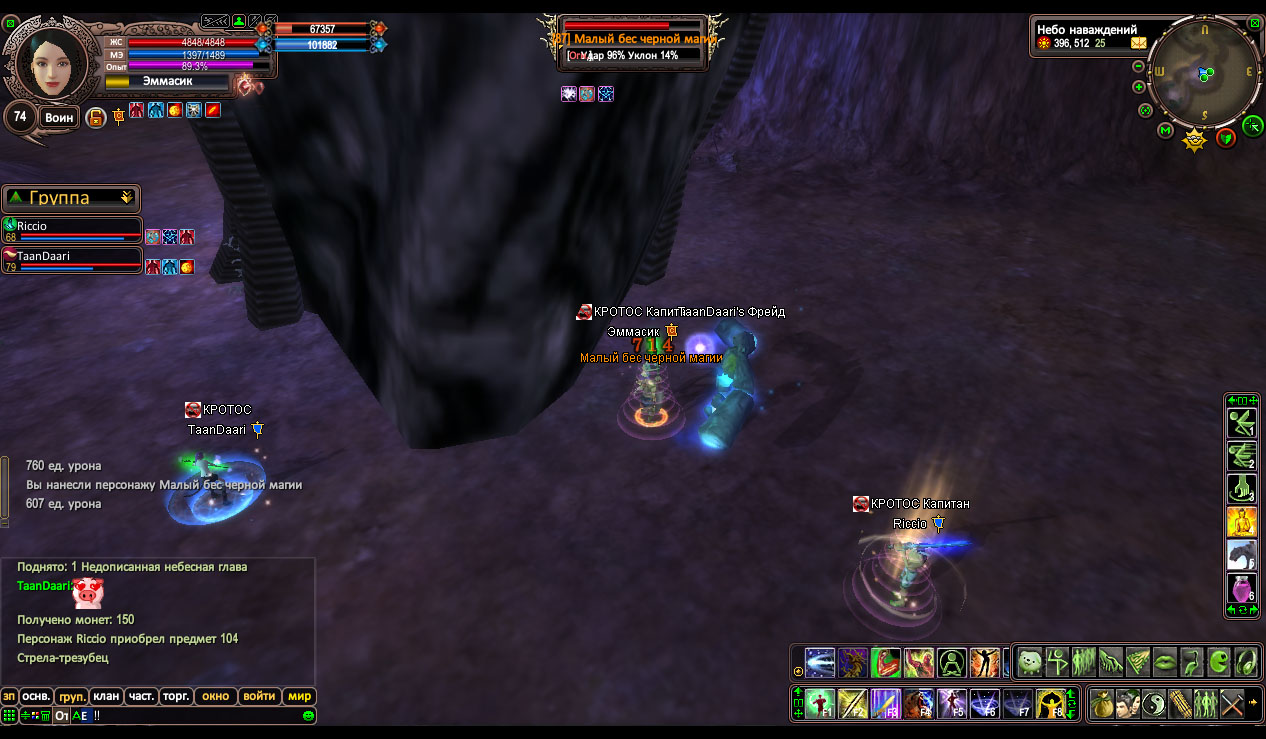Activate the F8 golden figure skill
The width and height of the screenshot is (1266, 739).
1049,704
